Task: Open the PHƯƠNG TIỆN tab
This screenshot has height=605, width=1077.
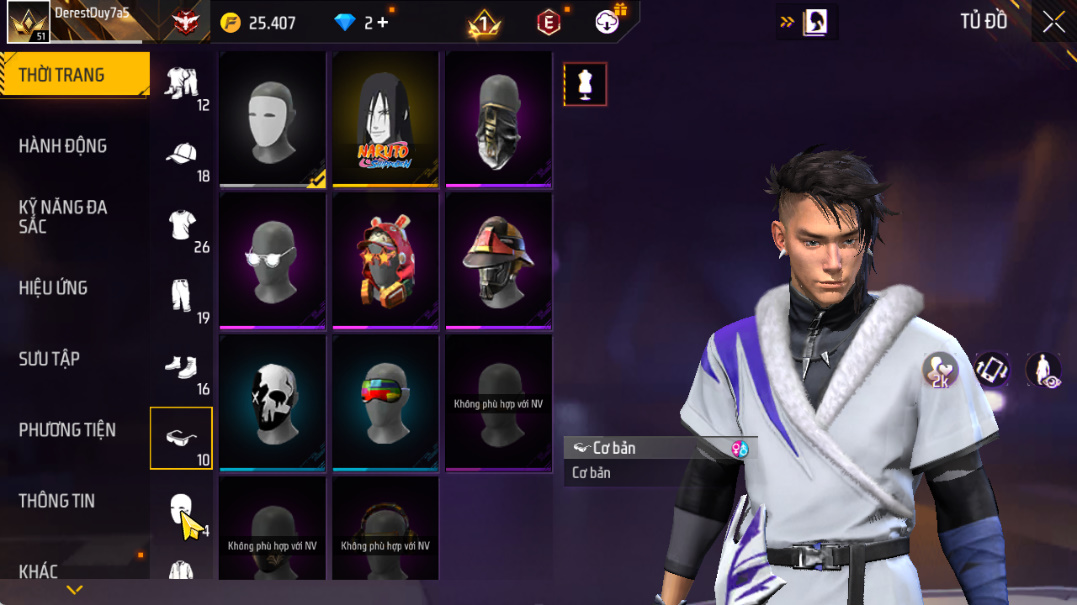Action: click(67, 430)
